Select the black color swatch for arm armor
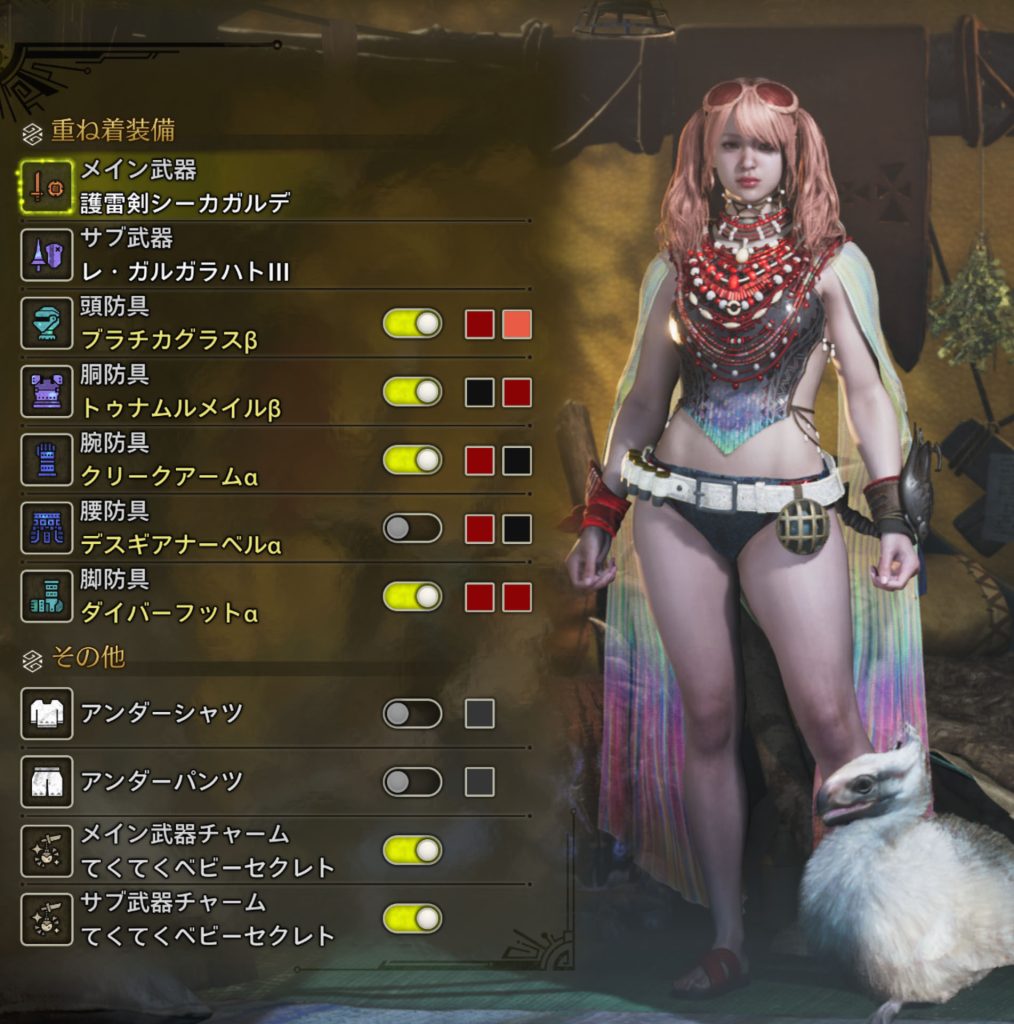Viewport: 1014px width, 1024px height. click(517, 460)
